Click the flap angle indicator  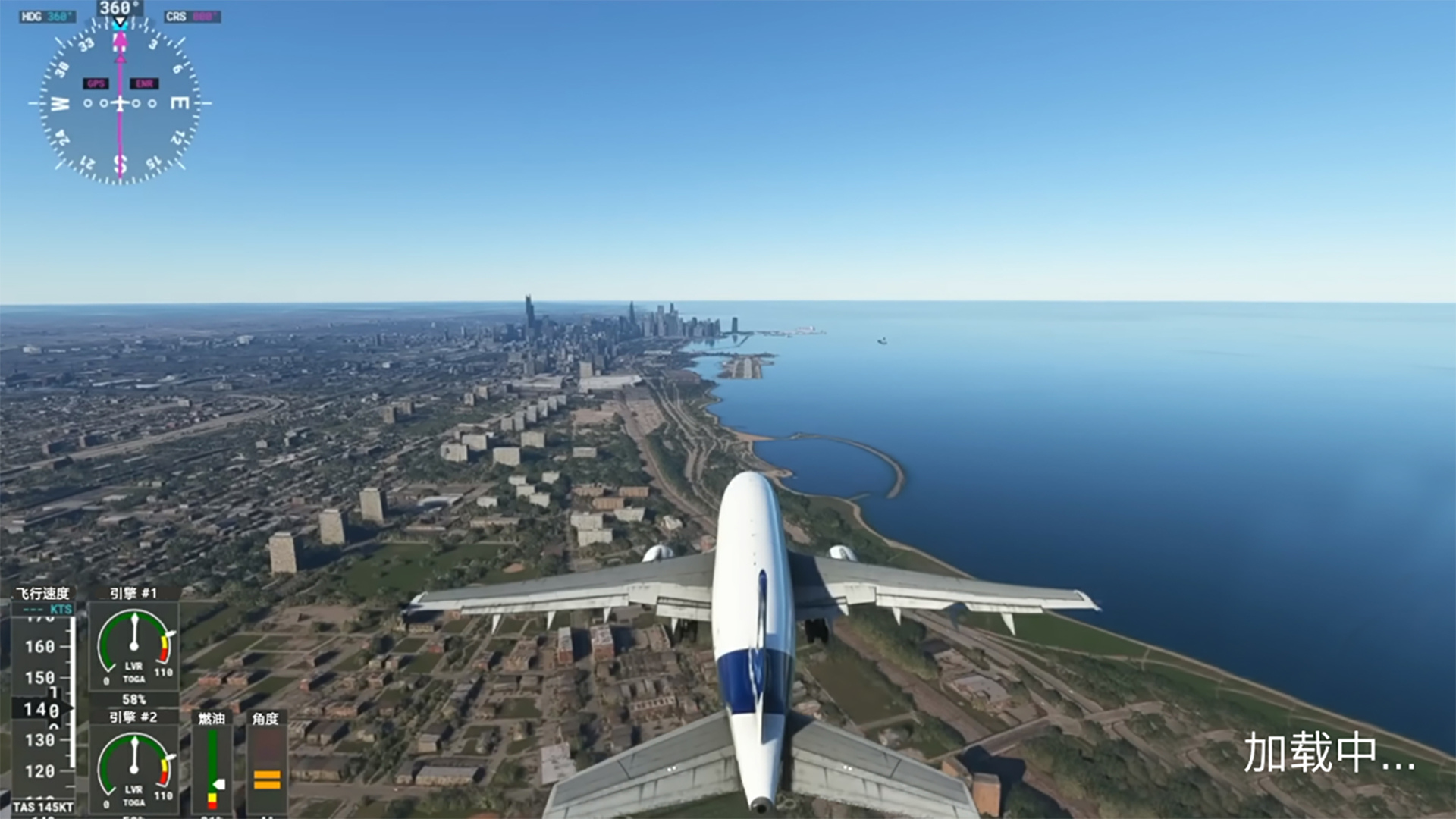(266, 767)
